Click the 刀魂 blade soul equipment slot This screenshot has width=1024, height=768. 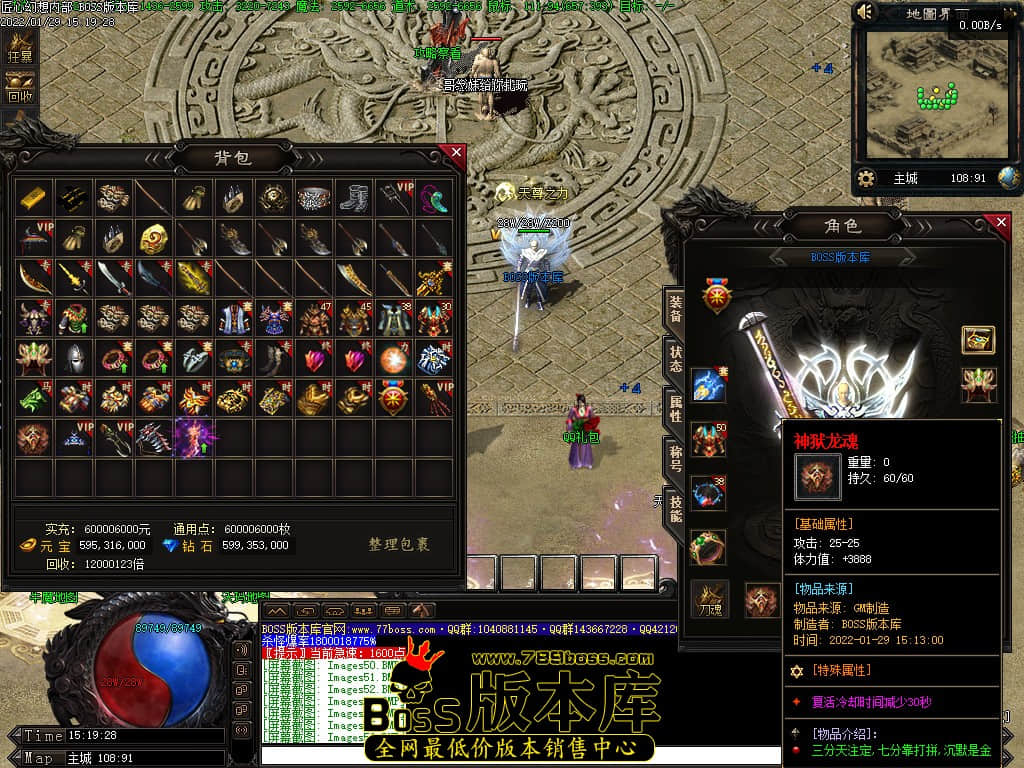(710, 598)
